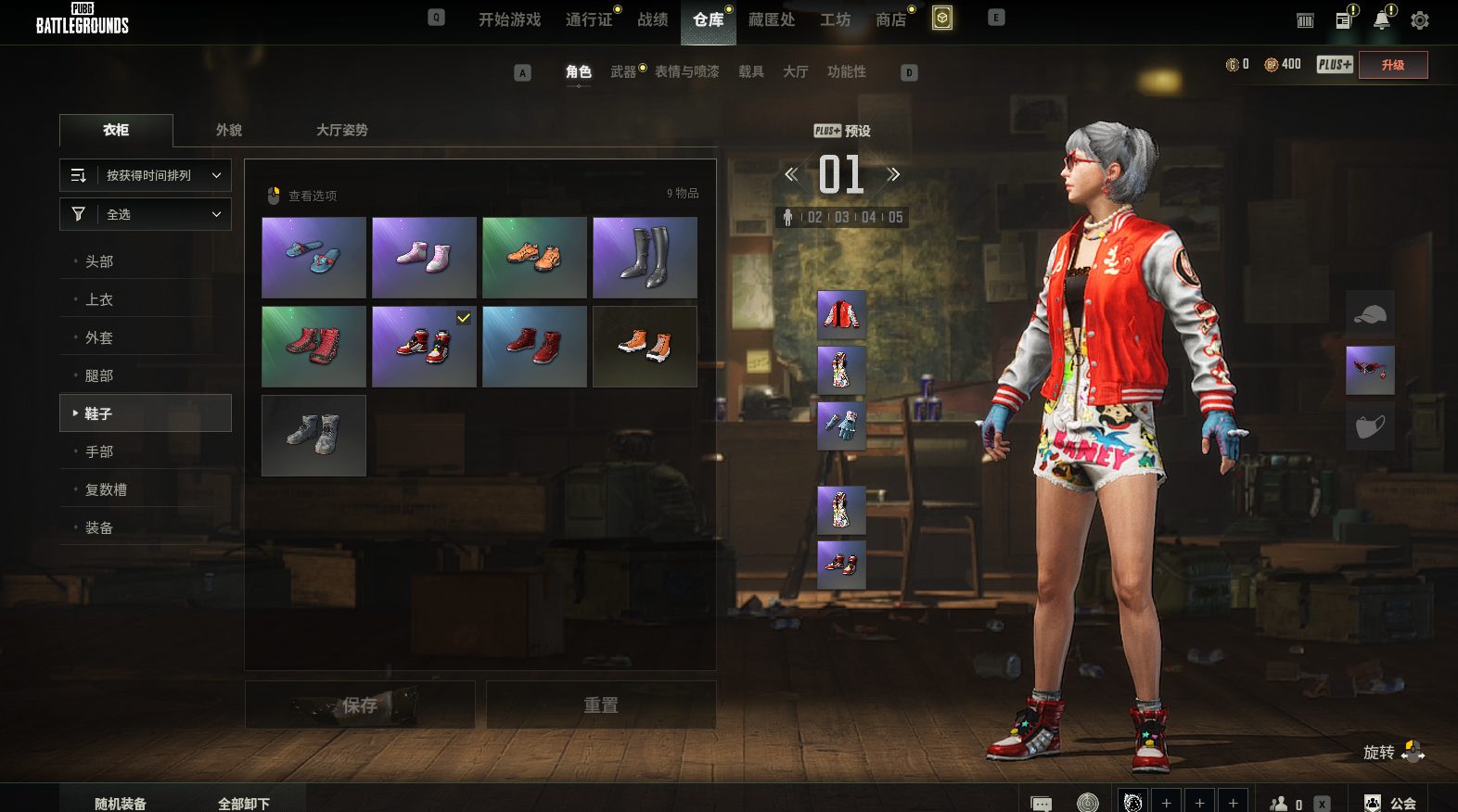
Task: Select the orange and white sneakers
Action: [645, 347]
